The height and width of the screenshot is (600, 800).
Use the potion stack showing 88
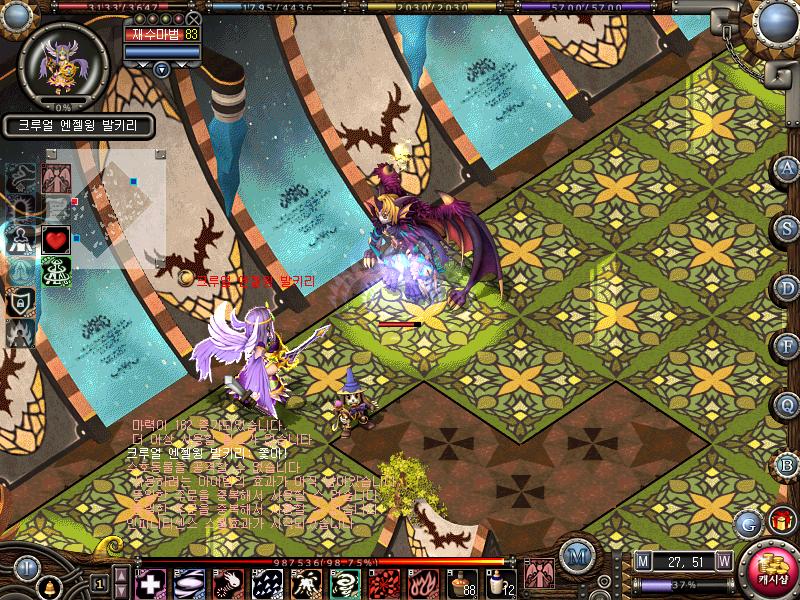coord(461,582)
